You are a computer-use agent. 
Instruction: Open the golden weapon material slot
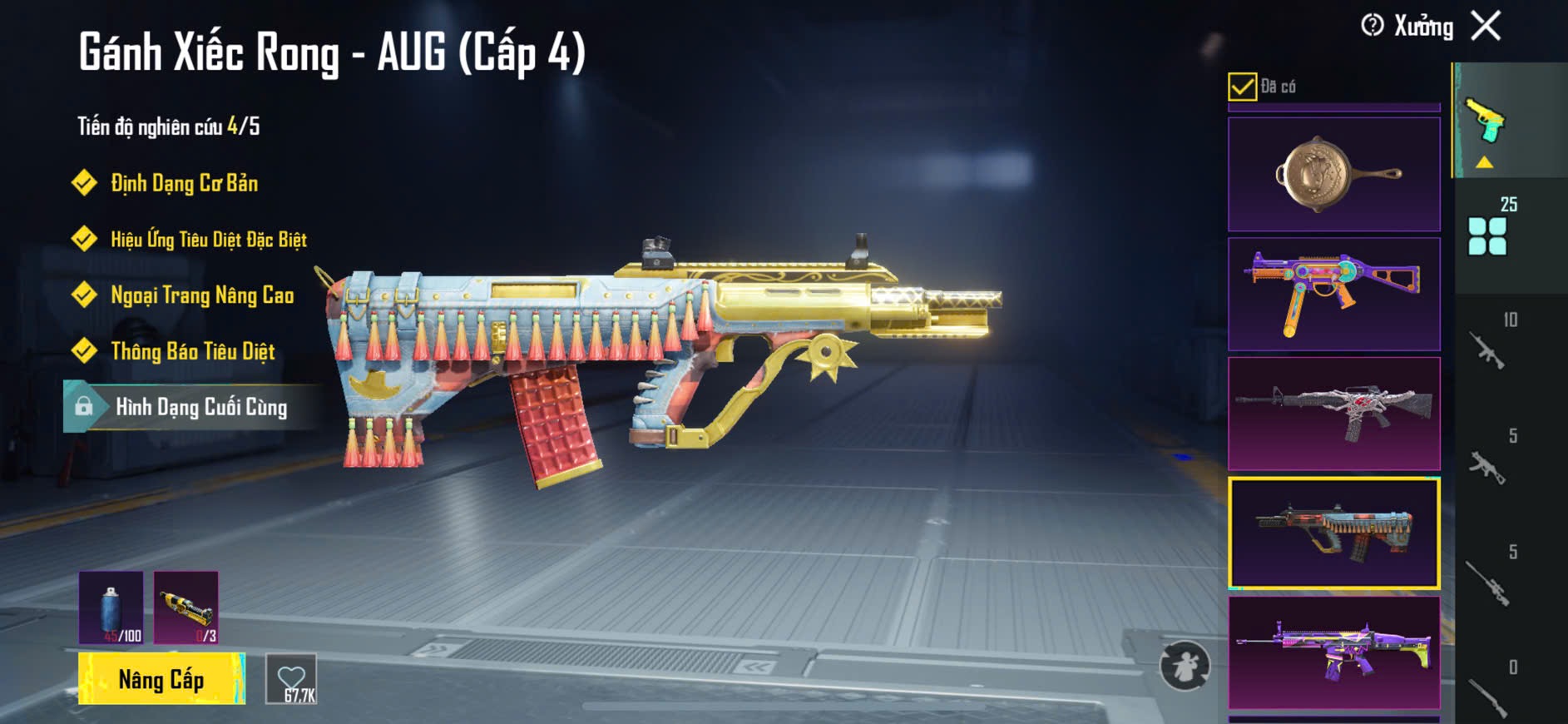pos(186,607)
